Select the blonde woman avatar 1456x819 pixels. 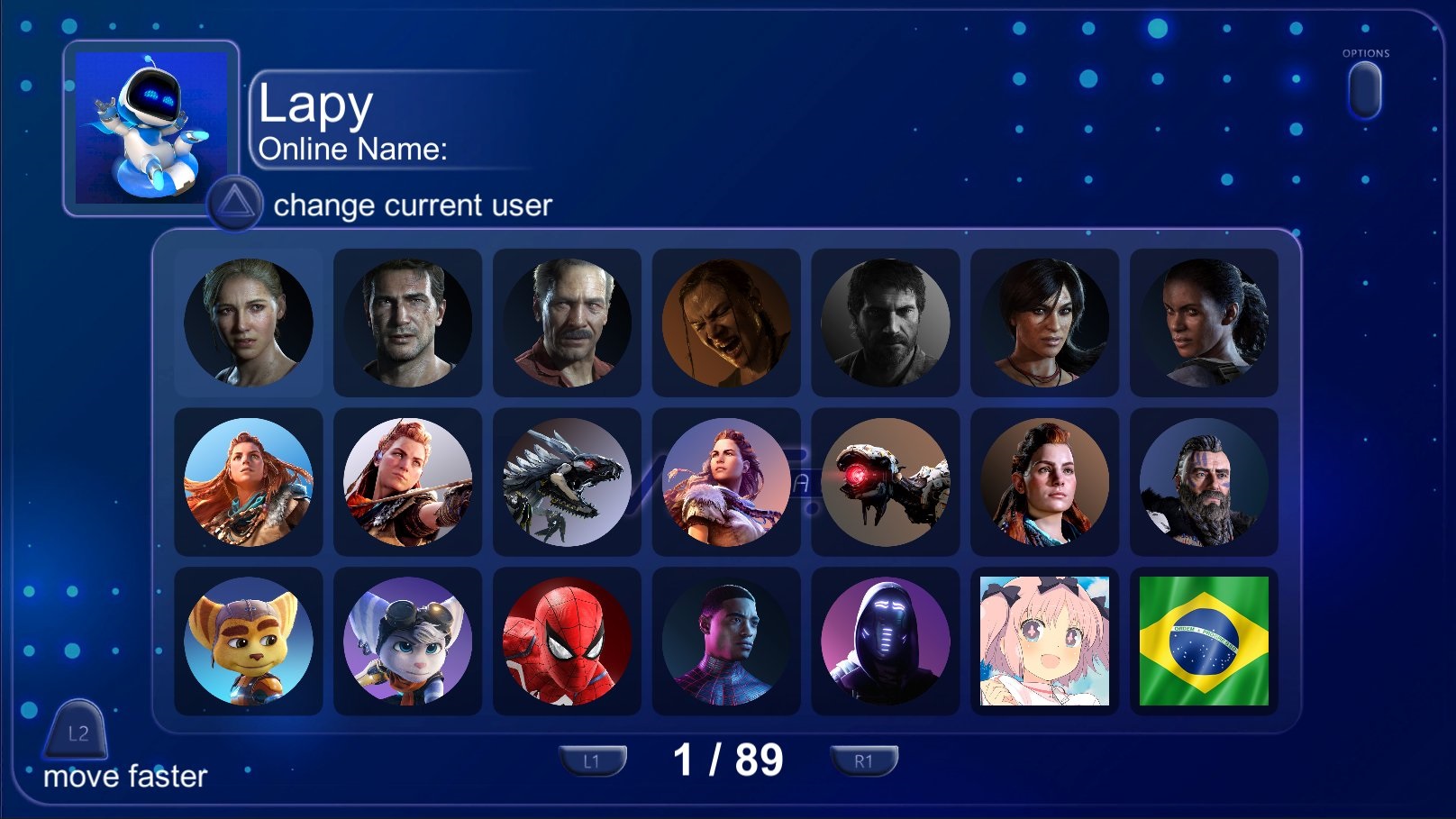pyautogui.click(x=248, y=323)
